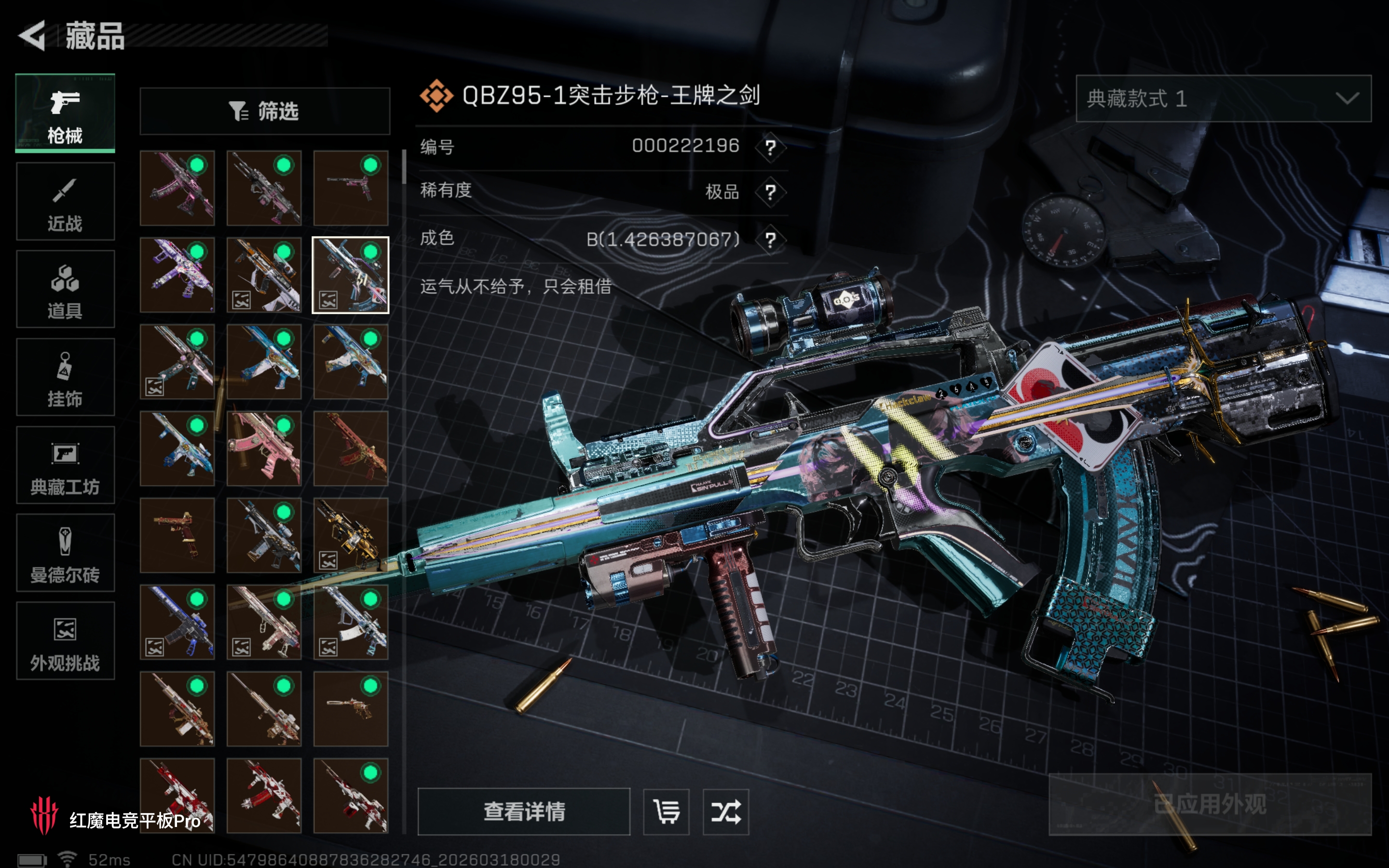1389x868 pixels.
Task: Select the highlighted QBZ95-1 skin thumbnail
Action: point(350,275)
